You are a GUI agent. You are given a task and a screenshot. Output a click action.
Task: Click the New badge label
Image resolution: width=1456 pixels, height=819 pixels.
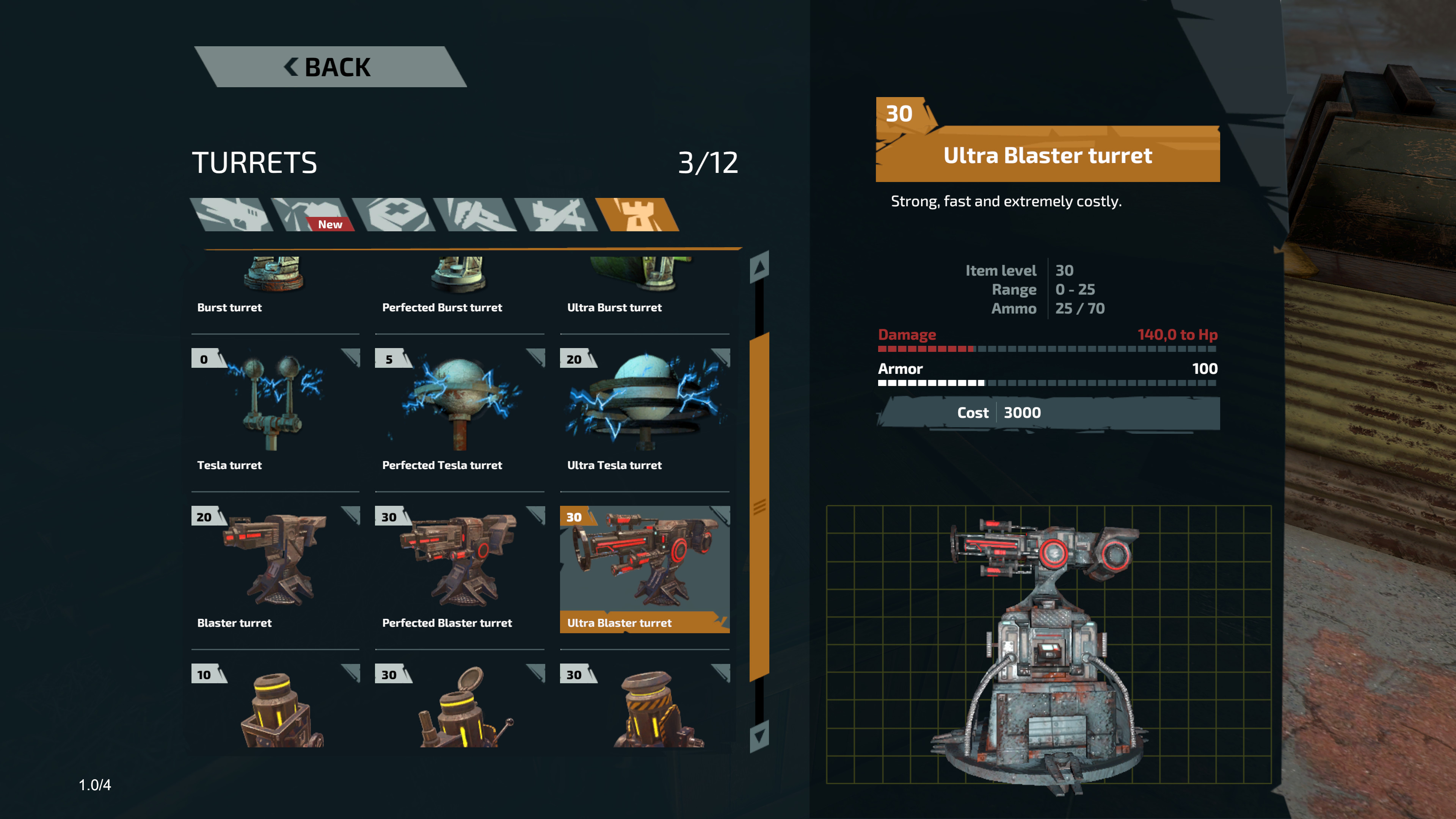coord(329,224)
